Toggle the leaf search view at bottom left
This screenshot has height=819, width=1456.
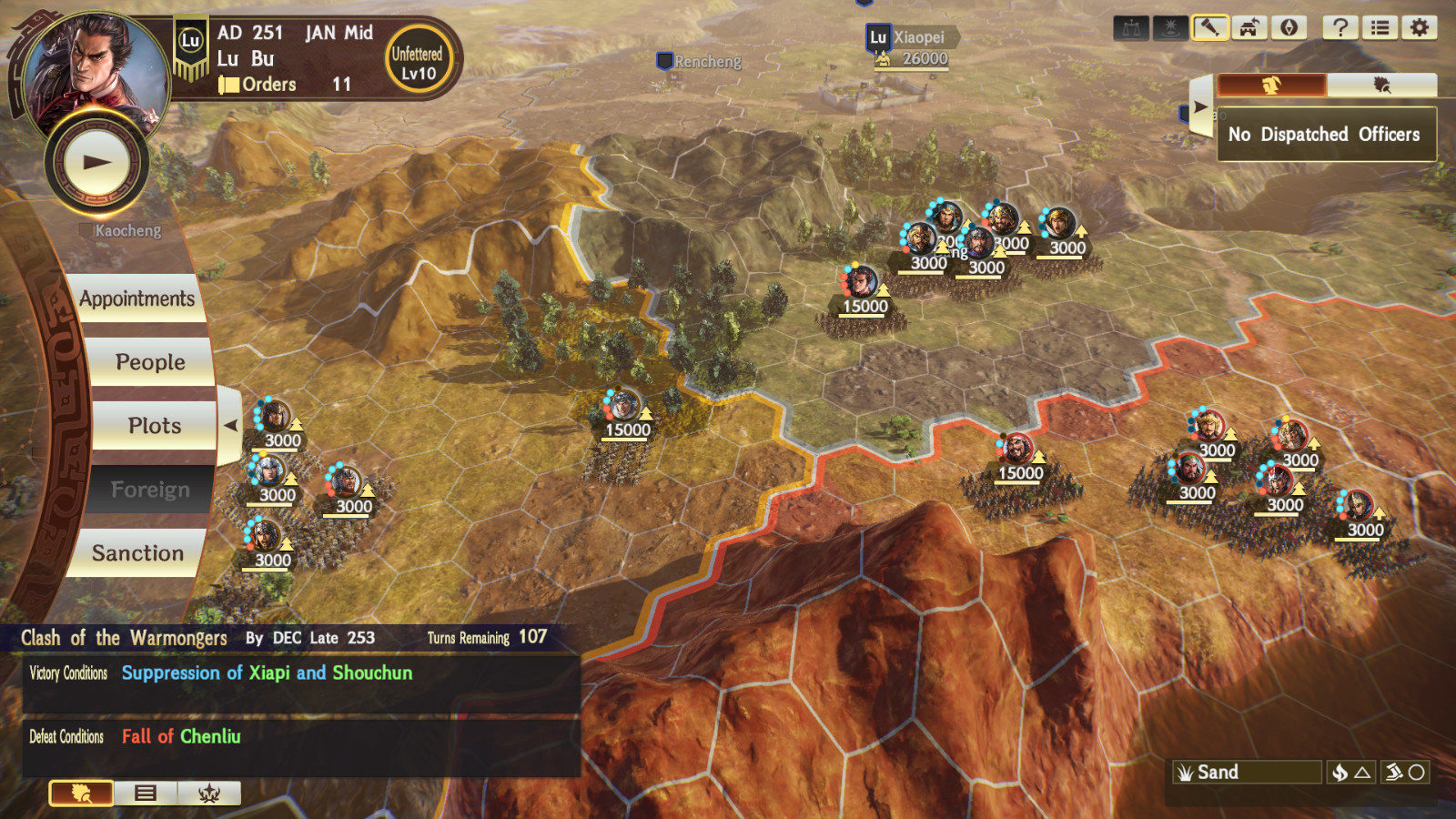(81, 793)
